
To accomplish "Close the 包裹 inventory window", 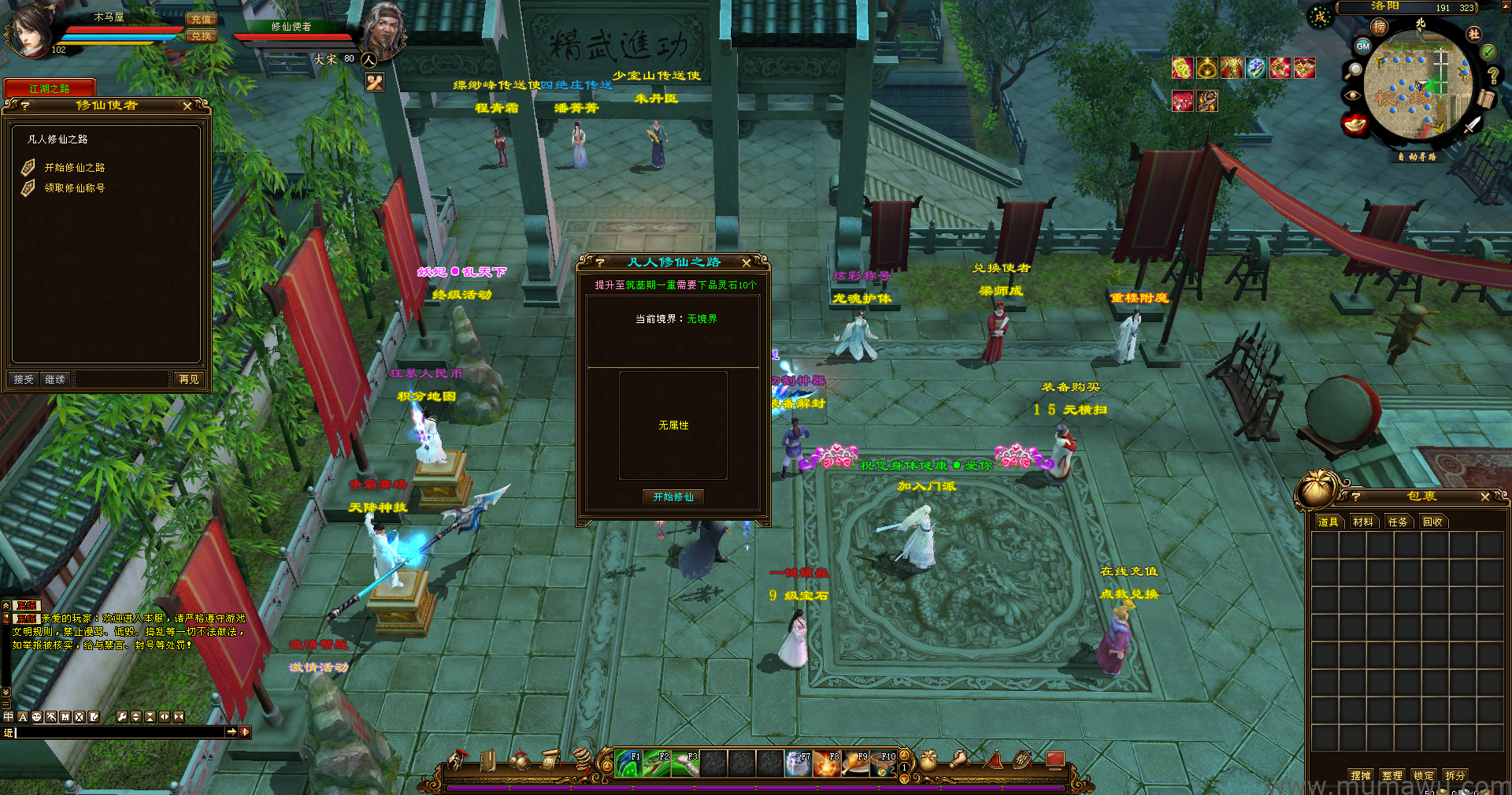I will click(x=1485, y=497).
